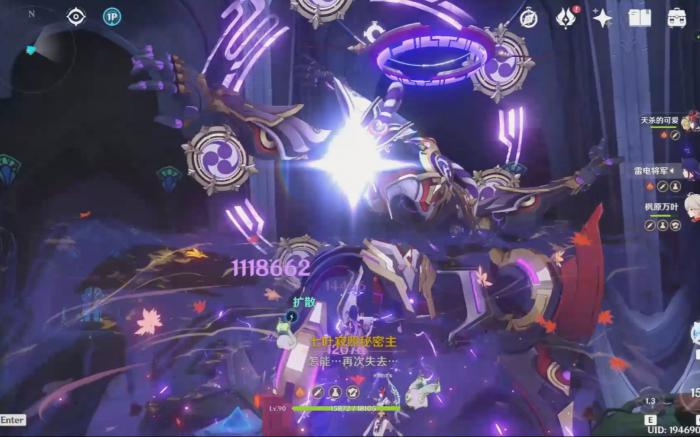Switch to party member 枫原万叶
The width and height of the screenshot is (700, 437).
pyautogui.click(x=662, y=208)
